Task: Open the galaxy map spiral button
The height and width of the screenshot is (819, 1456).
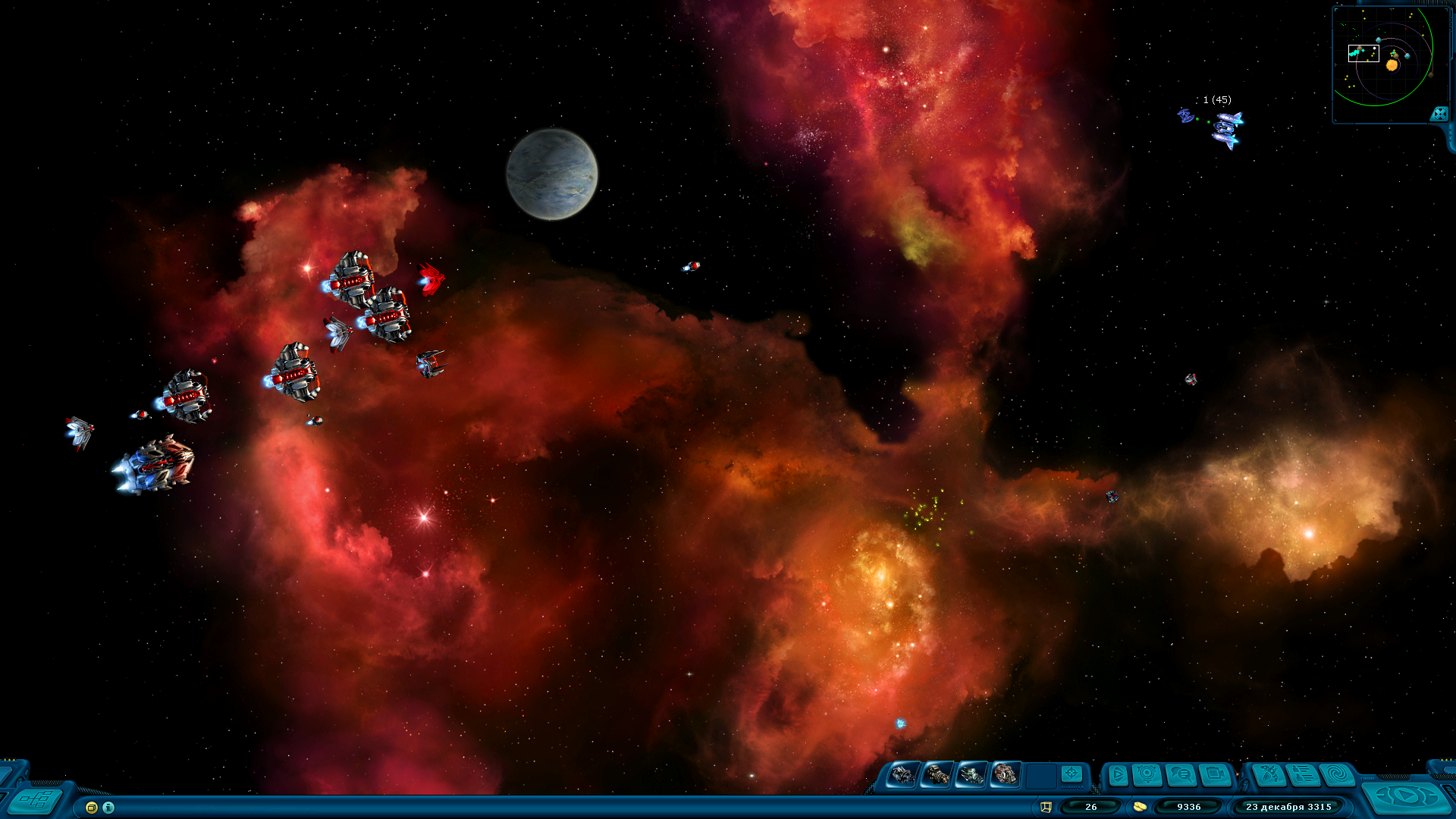Action: (x=1338, y=775)
